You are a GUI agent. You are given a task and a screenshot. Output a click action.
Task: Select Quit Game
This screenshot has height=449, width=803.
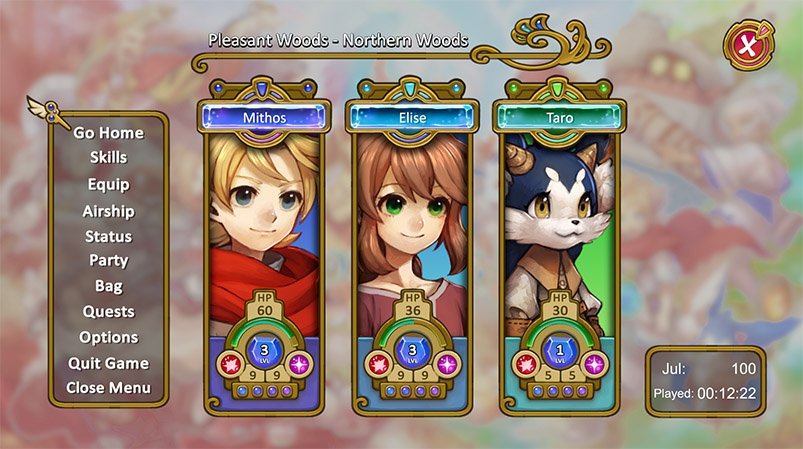pos(108,363)
